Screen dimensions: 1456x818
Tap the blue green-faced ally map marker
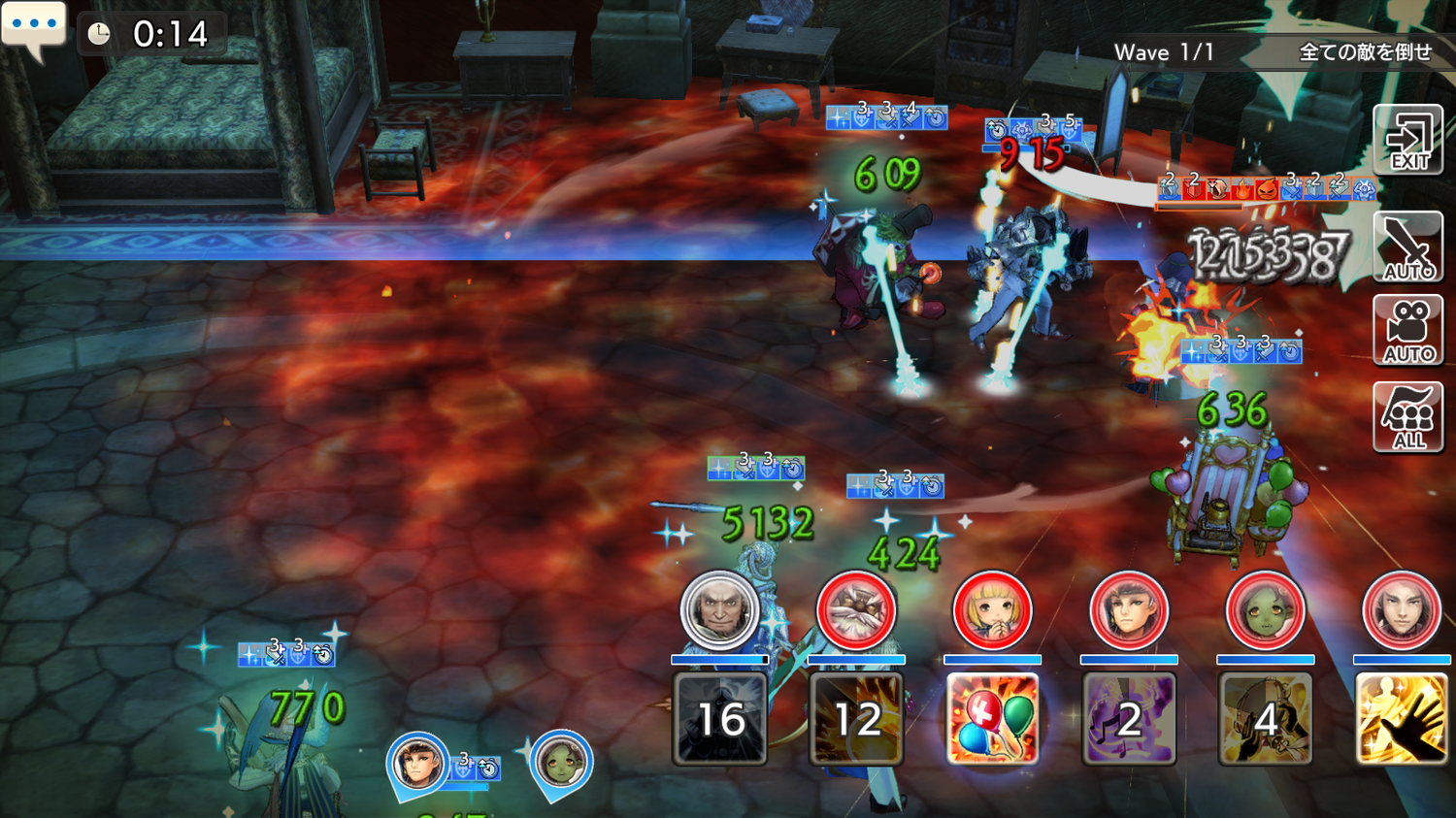click(560, 765)
